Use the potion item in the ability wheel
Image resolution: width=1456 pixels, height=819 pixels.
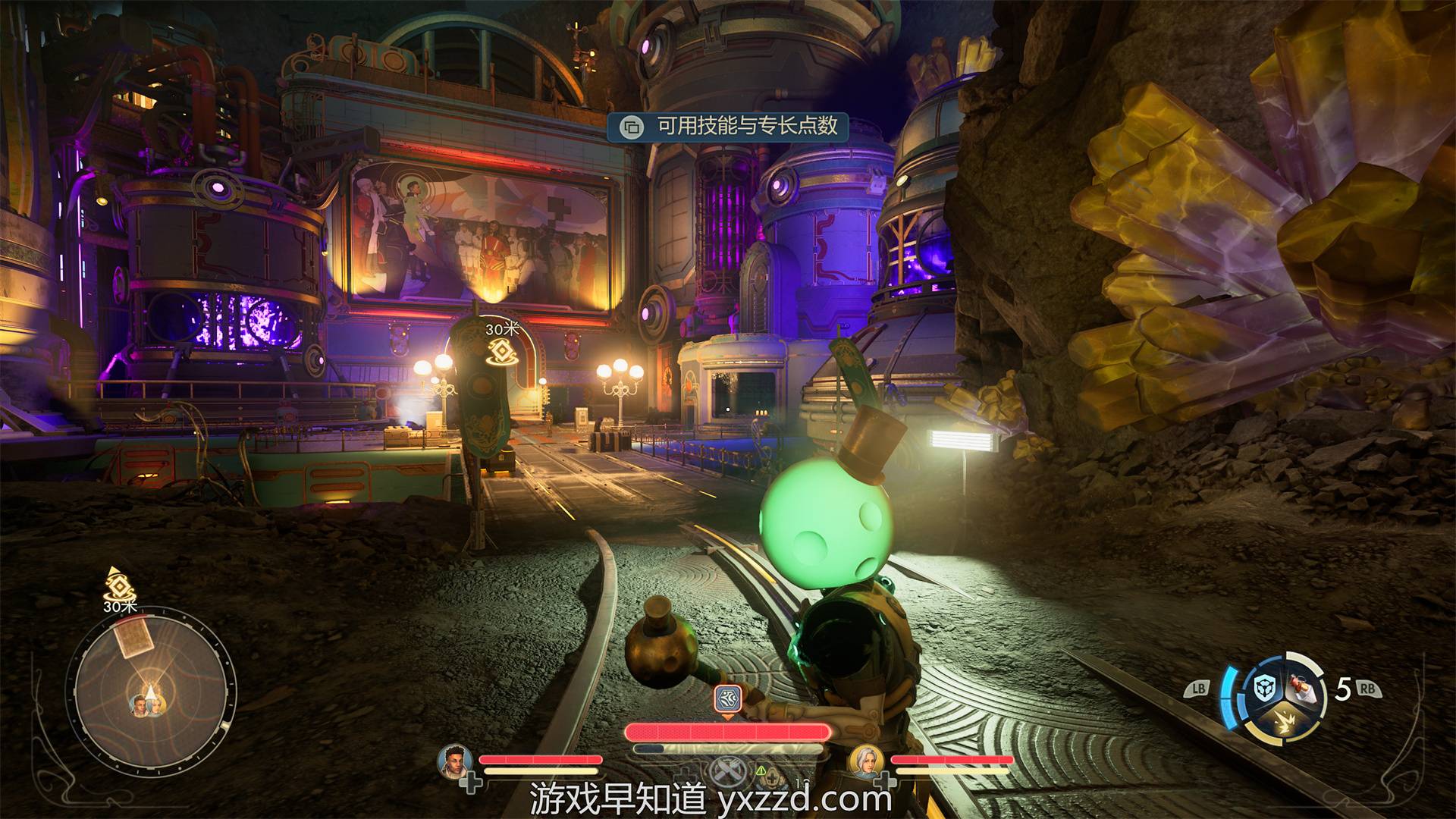point(1304,686)
